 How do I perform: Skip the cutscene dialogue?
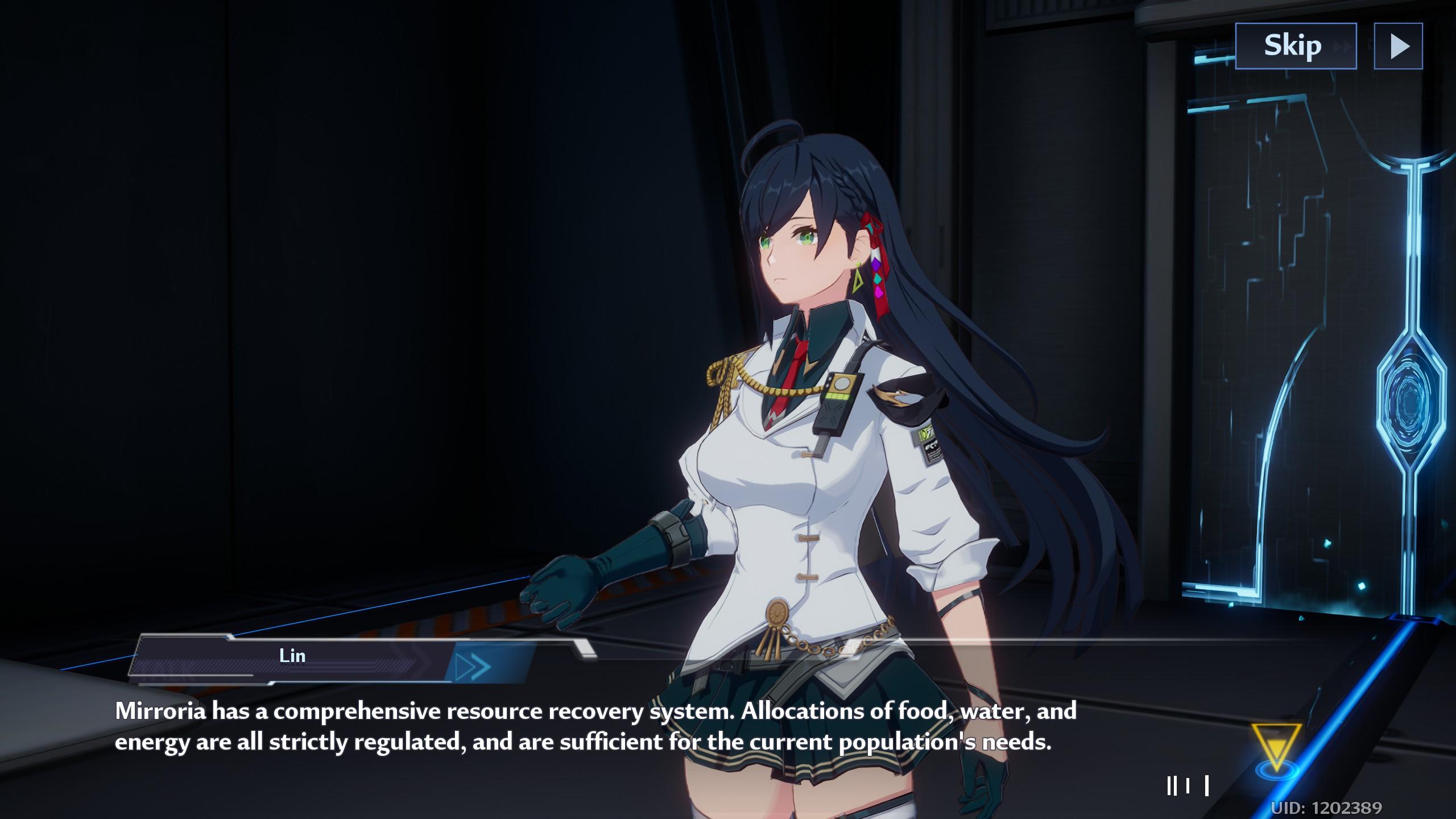click(x=1295, y=46)
